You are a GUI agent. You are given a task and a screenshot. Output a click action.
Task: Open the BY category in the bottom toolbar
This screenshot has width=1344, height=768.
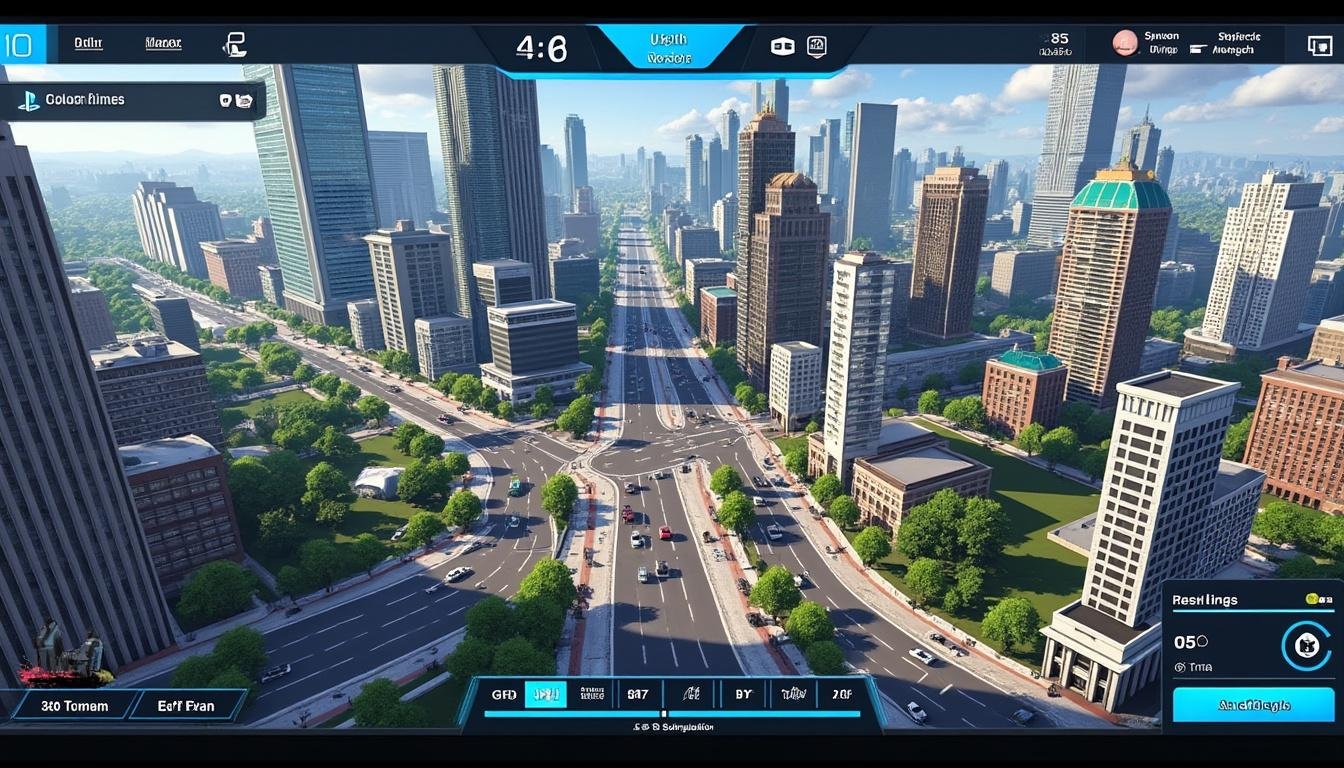point(742,693)
